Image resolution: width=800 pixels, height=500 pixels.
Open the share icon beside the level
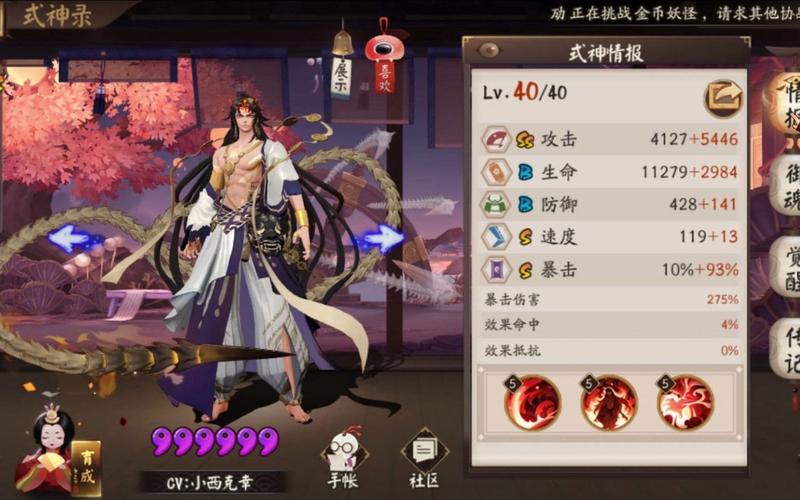[x=723, y=98]
